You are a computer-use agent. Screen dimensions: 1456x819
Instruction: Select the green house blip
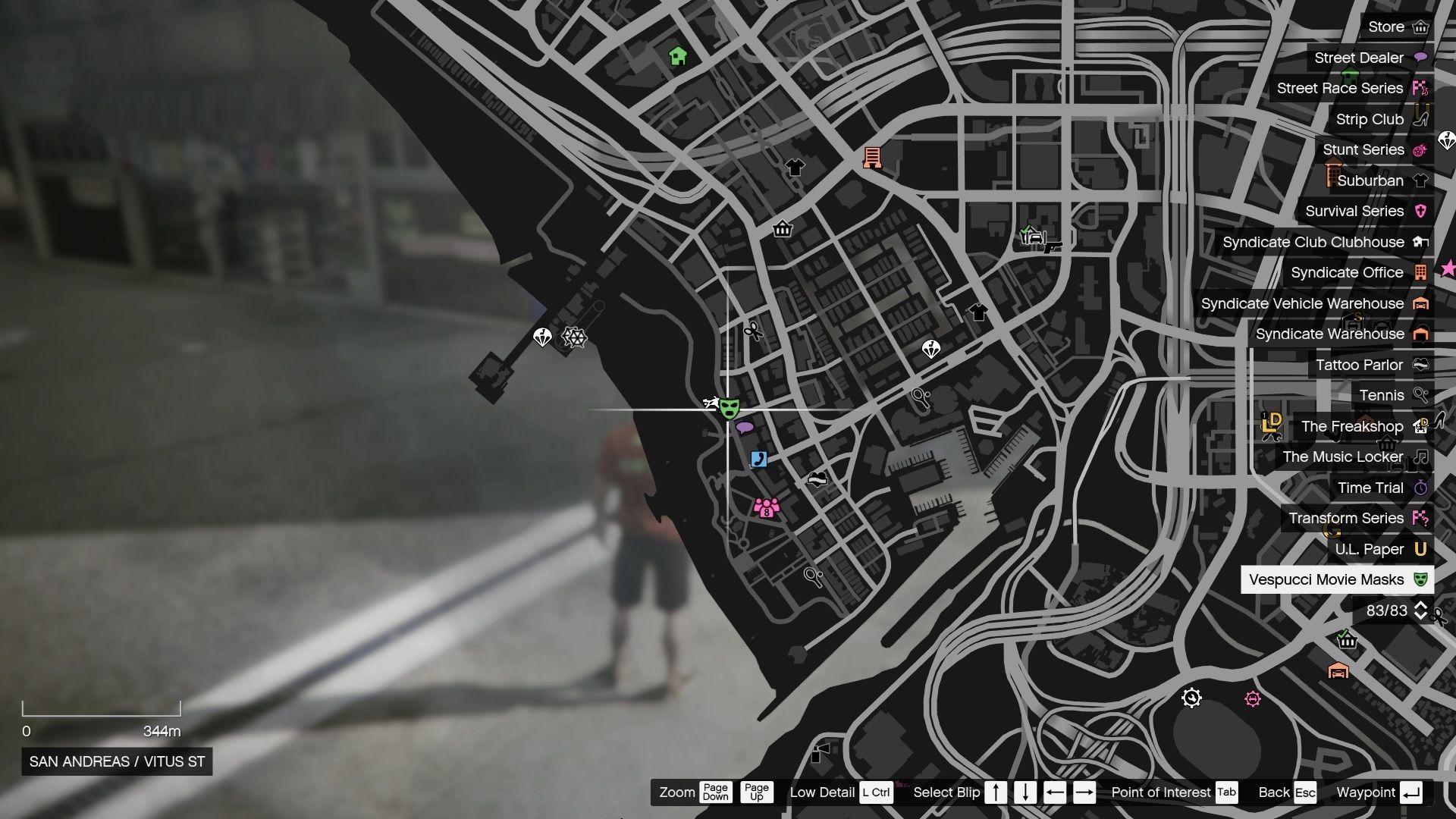tap(678, 55)
